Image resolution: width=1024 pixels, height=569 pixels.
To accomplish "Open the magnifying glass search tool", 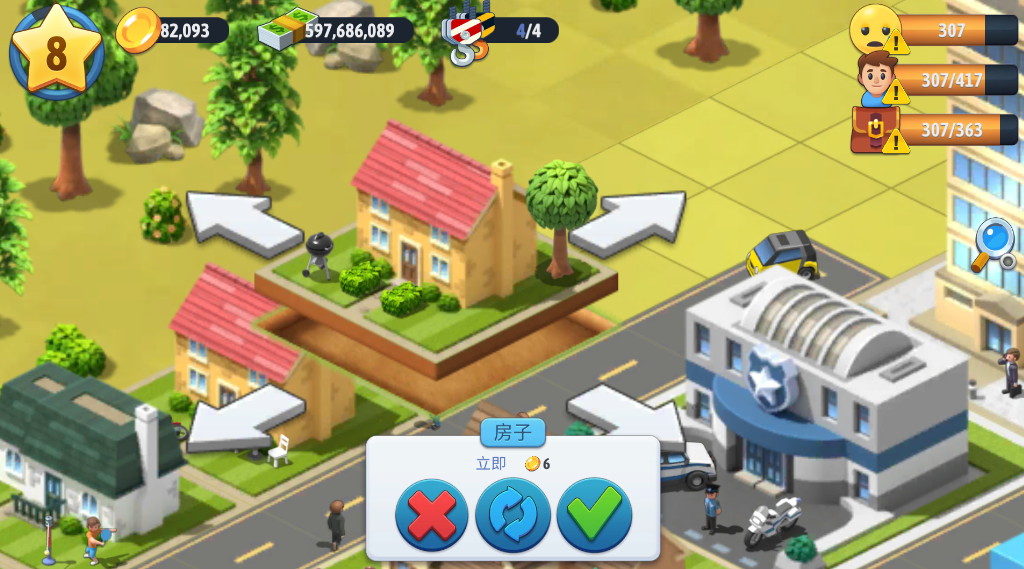I will click(993, 243).
